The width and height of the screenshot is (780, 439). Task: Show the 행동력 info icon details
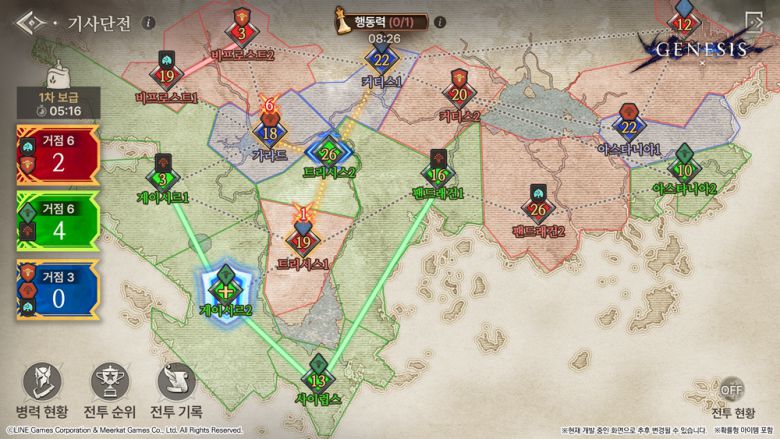(440, 22)
